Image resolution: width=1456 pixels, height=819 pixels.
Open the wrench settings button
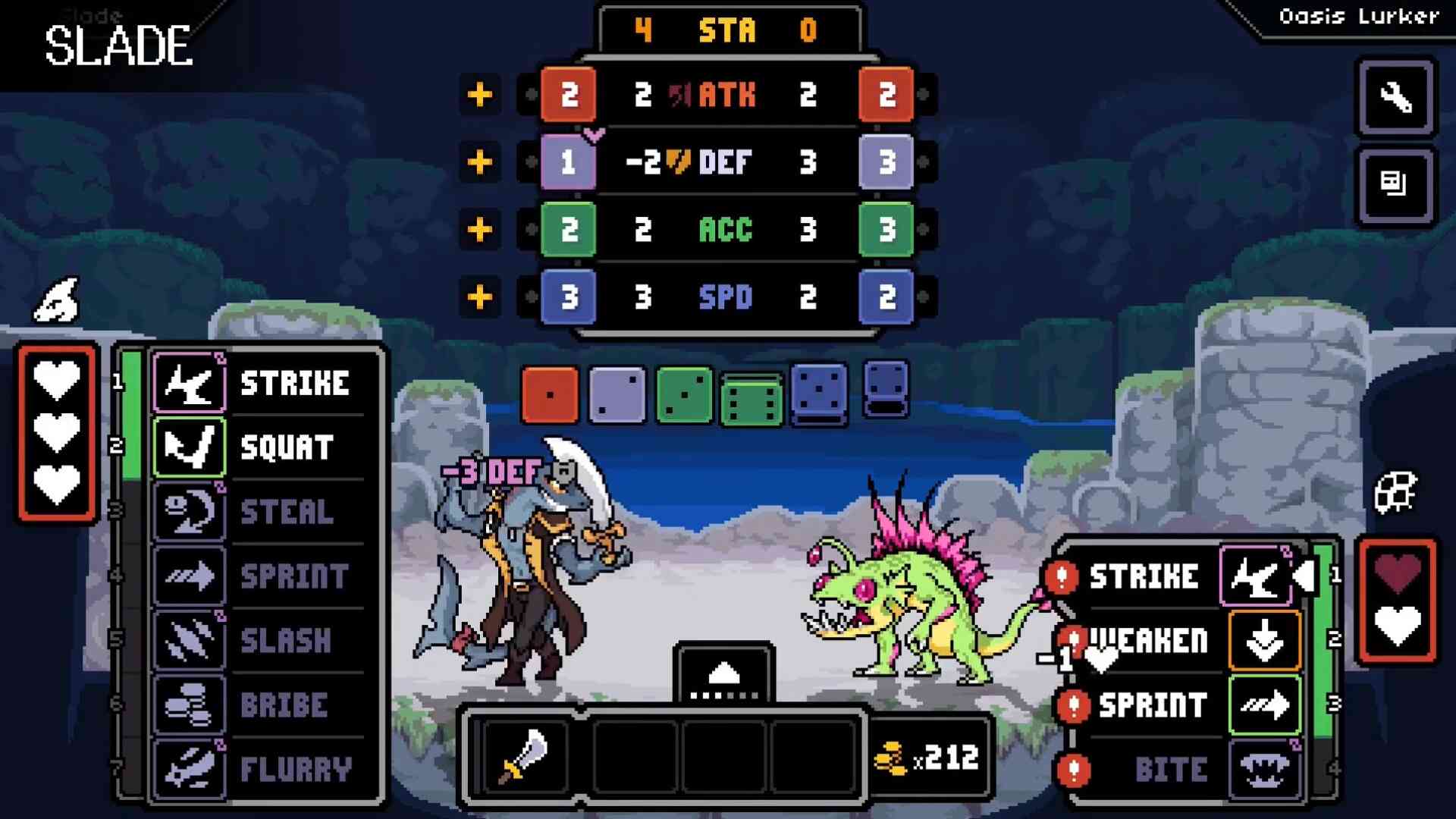click(1395, 98)
